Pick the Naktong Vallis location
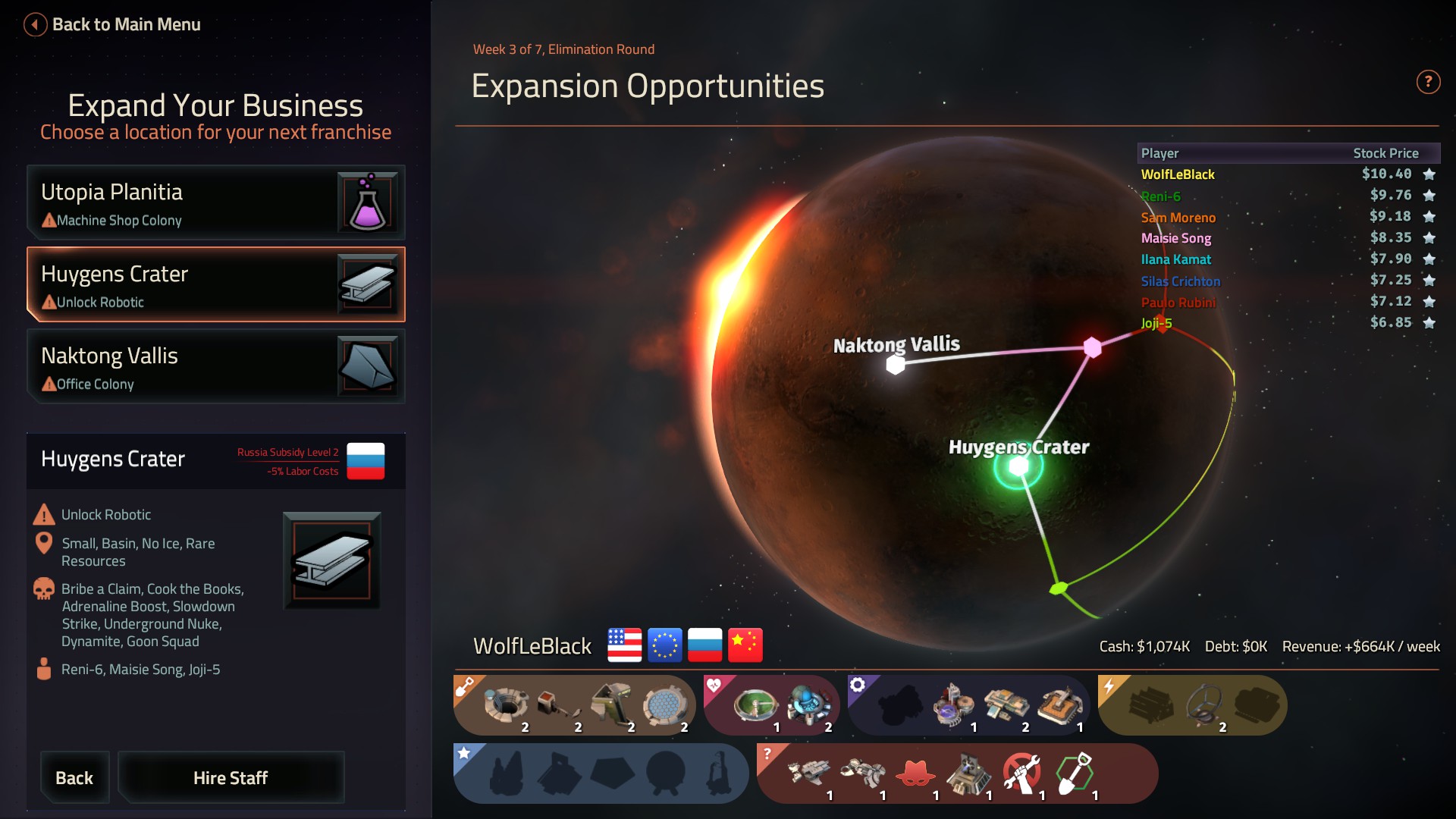Viewport: 1456px width, 819px height. [x=215, y=366]
